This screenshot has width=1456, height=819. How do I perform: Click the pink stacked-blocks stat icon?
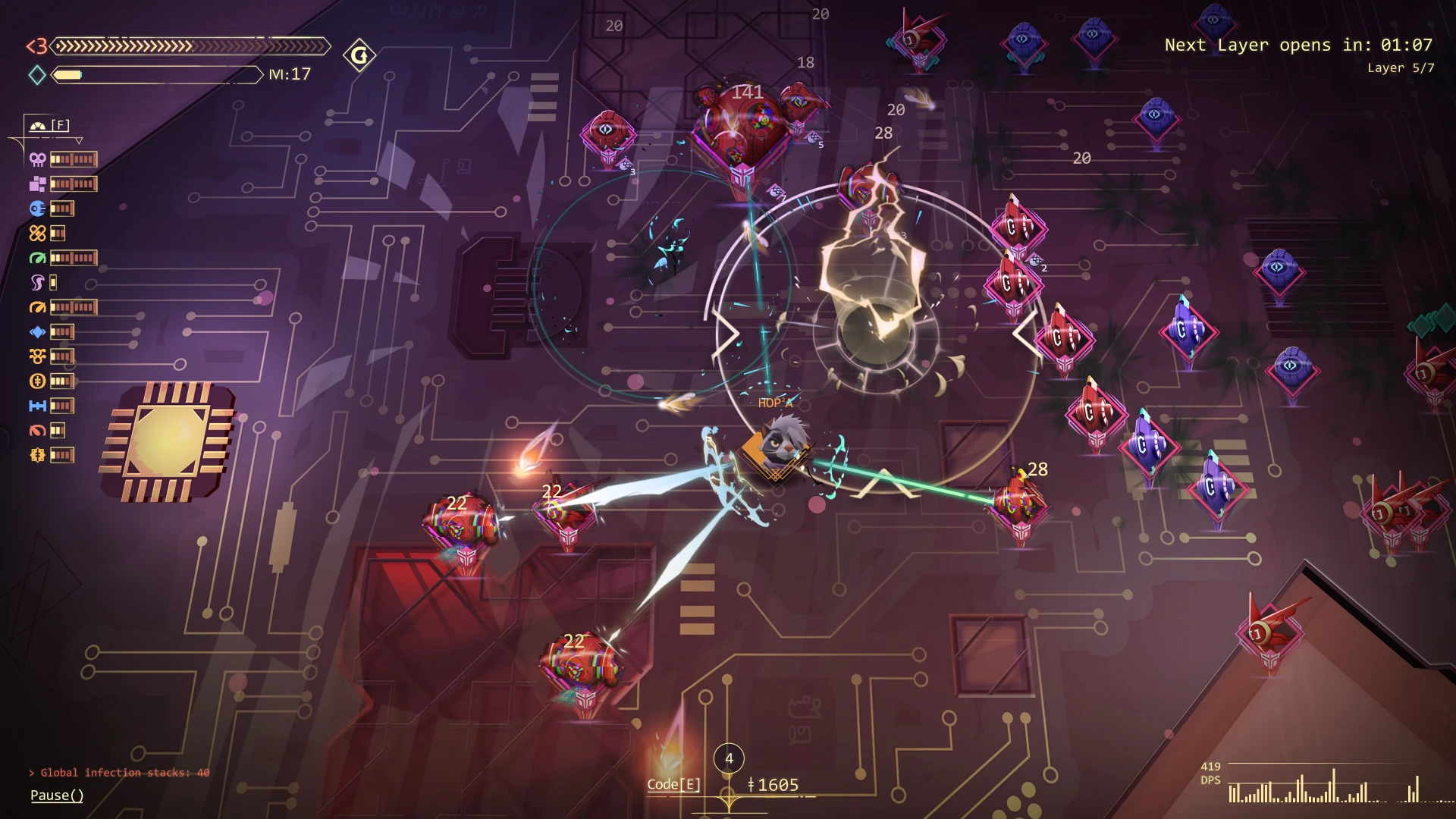point(37,184)
